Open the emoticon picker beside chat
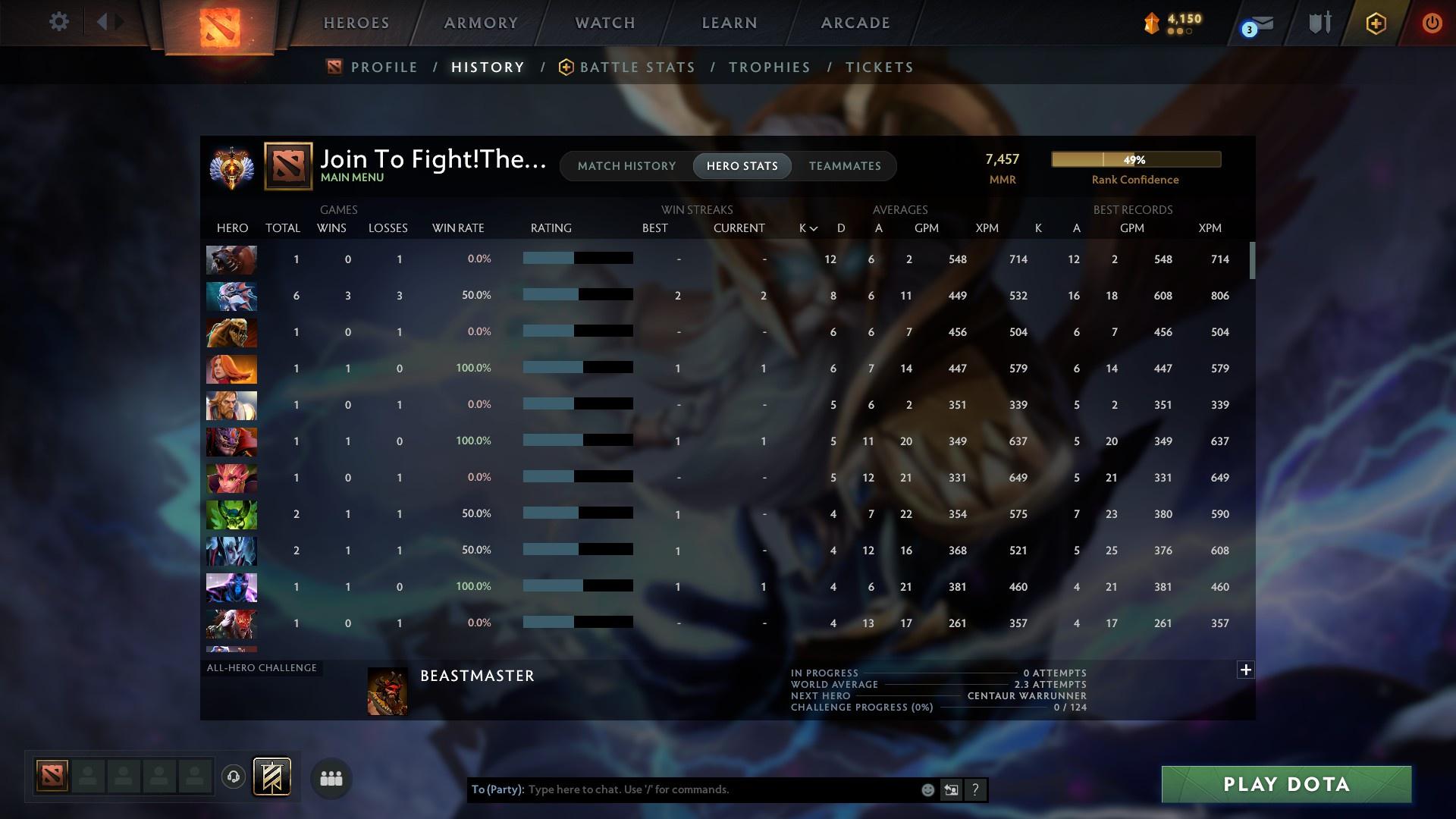Viewport: 1456px width, 819px height. (927, 789)
